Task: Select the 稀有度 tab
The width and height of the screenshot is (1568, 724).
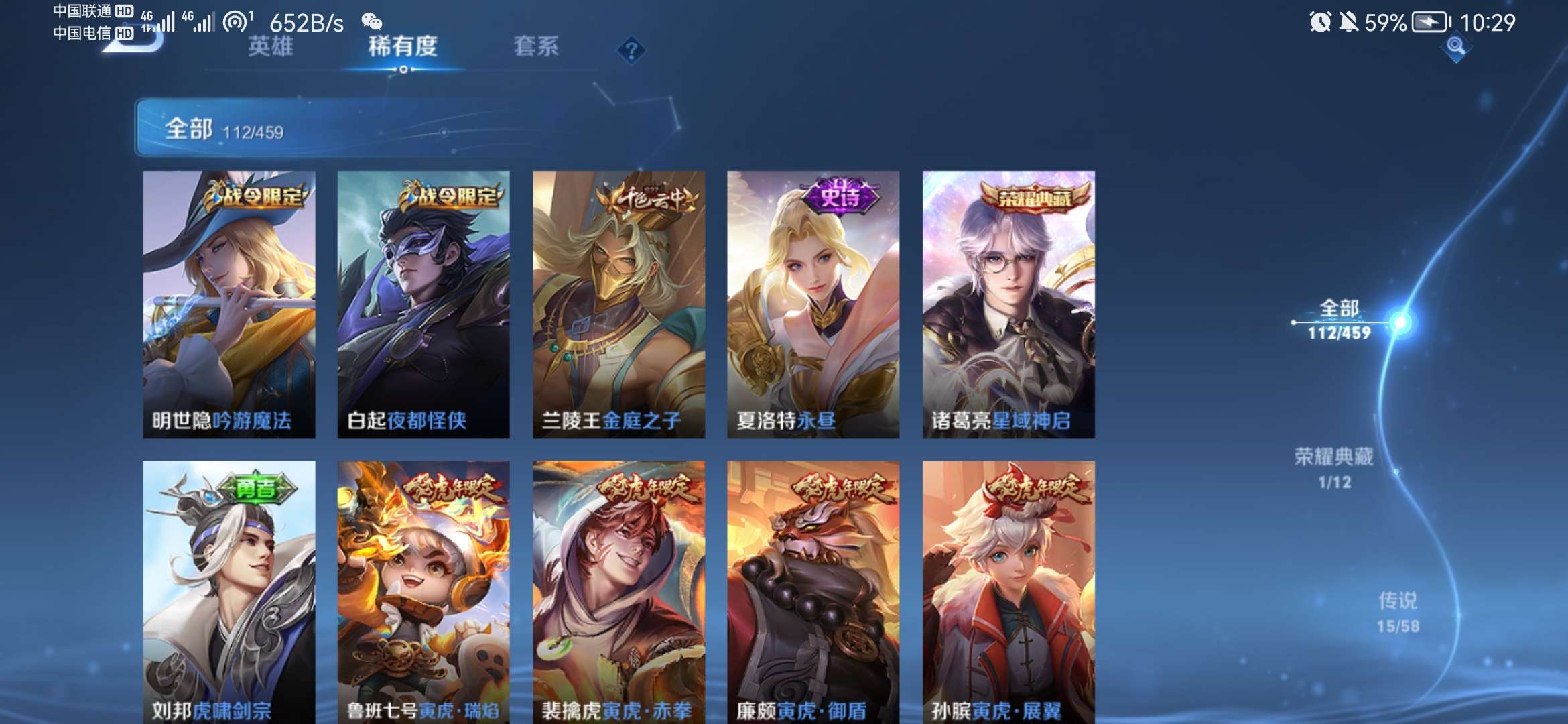Action: [x=401, y=48]
